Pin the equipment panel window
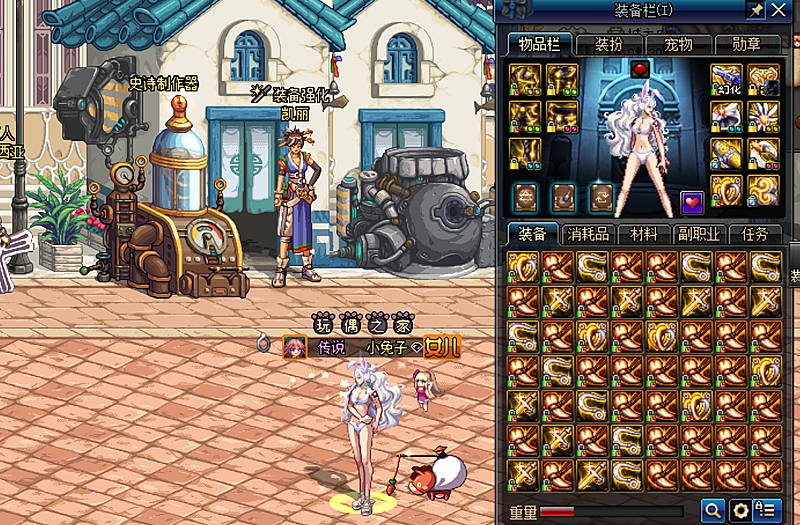Image resolution: width=800 pixels, height=525 pixels. pos(754,10)
